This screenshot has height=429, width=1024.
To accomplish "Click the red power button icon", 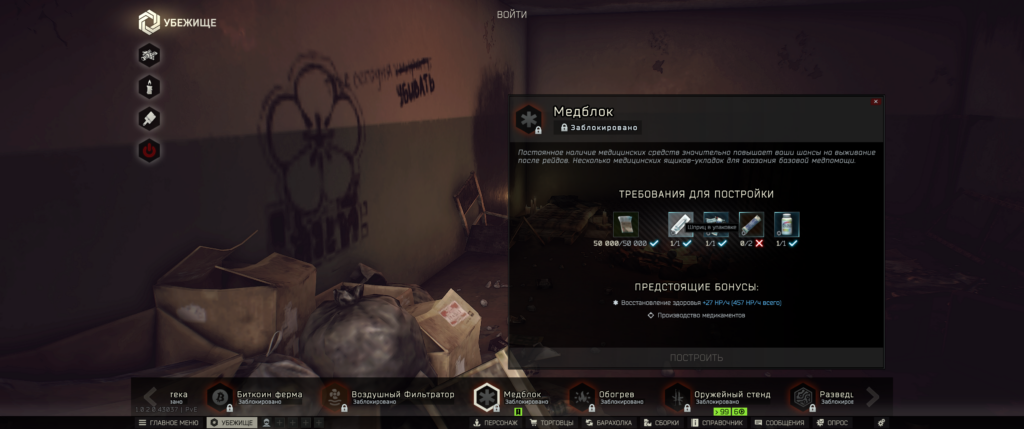I will pos(149,151).
